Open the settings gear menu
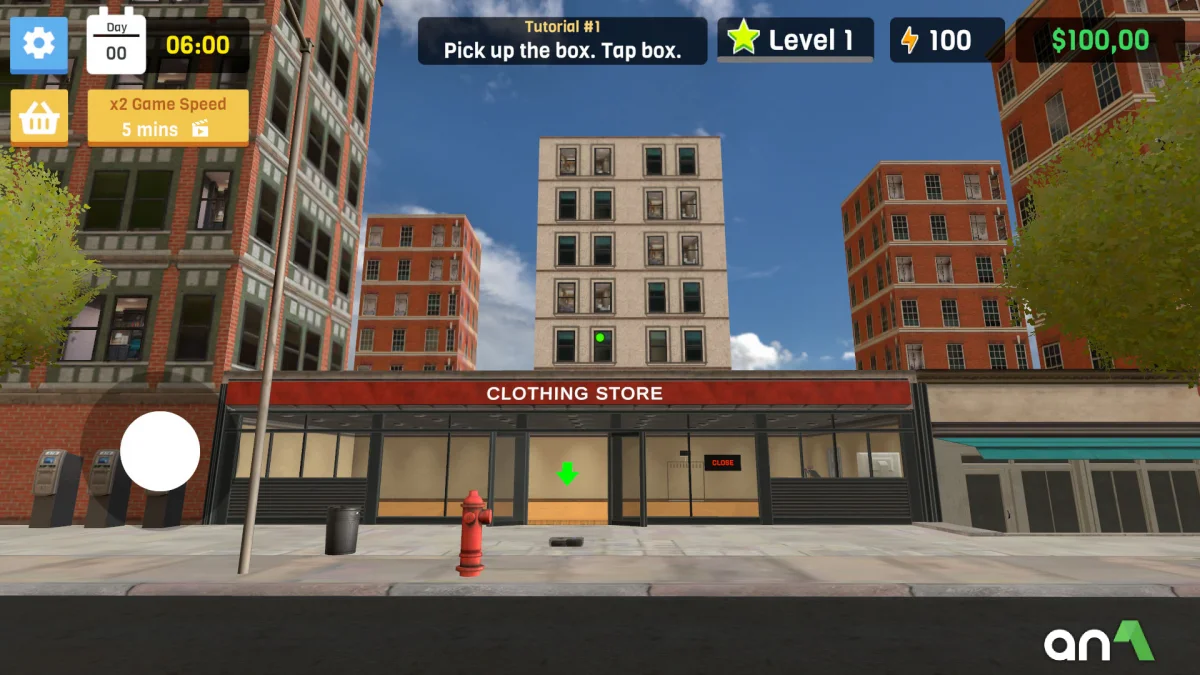Image resolution: width=1200 pixels, height=675 pixels. [x=39, y=45]
